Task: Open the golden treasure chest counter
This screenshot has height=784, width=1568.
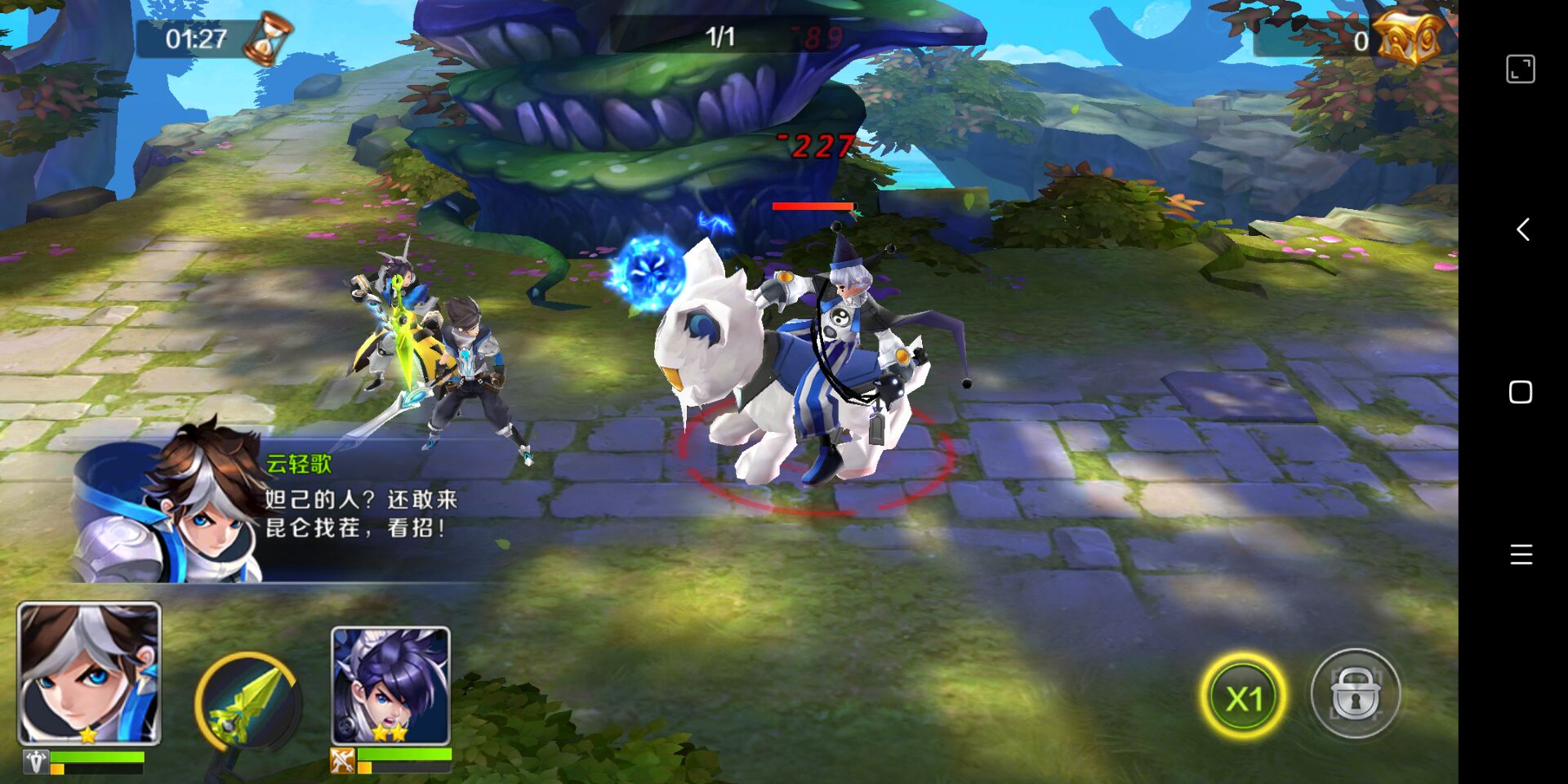Action: pyautogui.click(x=1409, y=38)
